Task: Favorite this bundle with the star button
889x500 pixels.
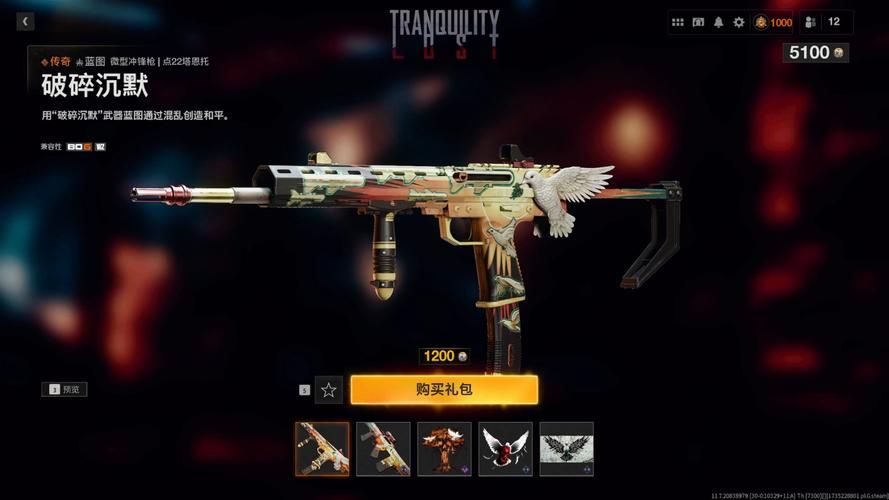Action: coord(328,390)
